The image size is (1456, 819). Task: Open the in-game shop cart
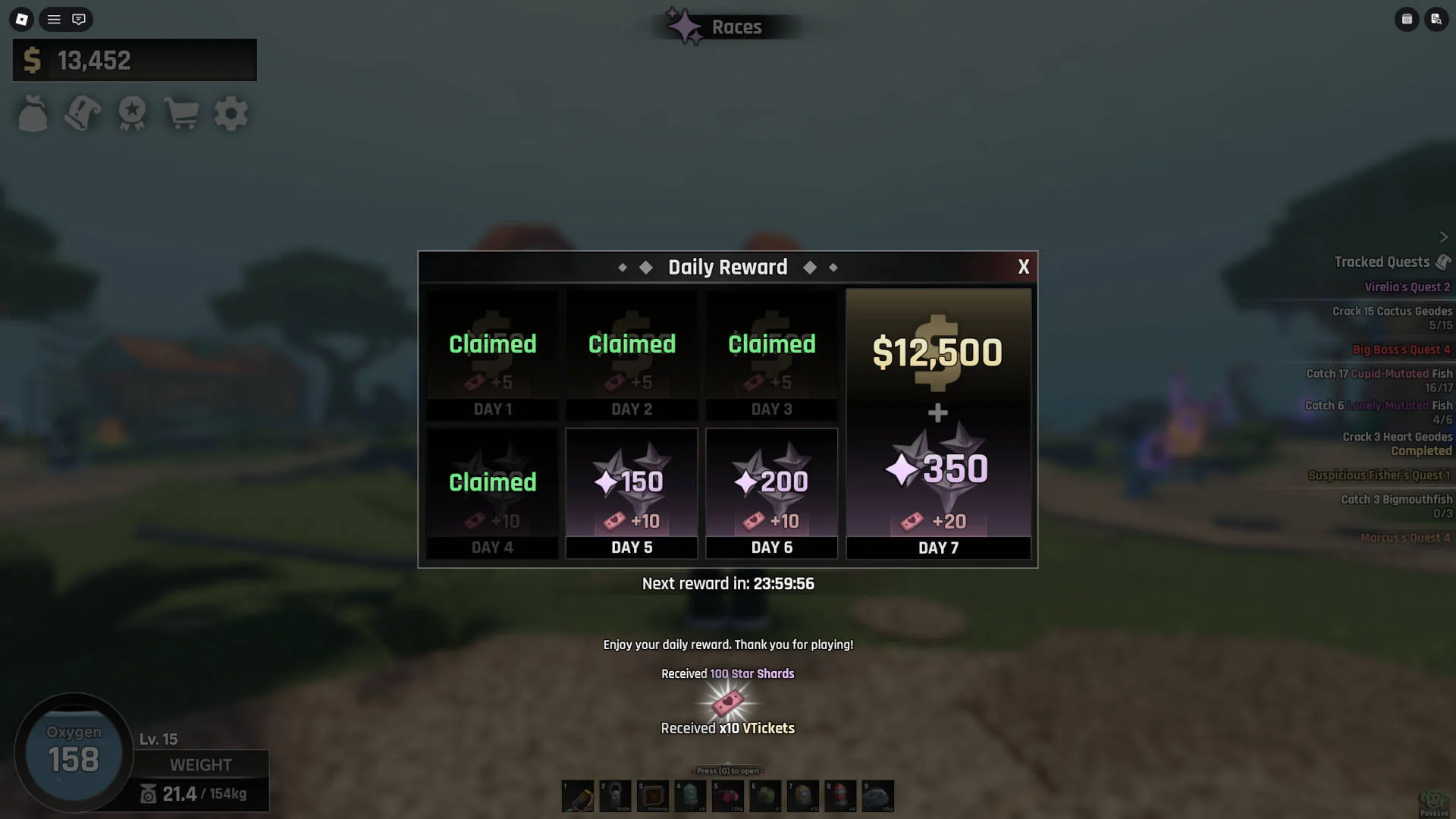coord(181,113)
